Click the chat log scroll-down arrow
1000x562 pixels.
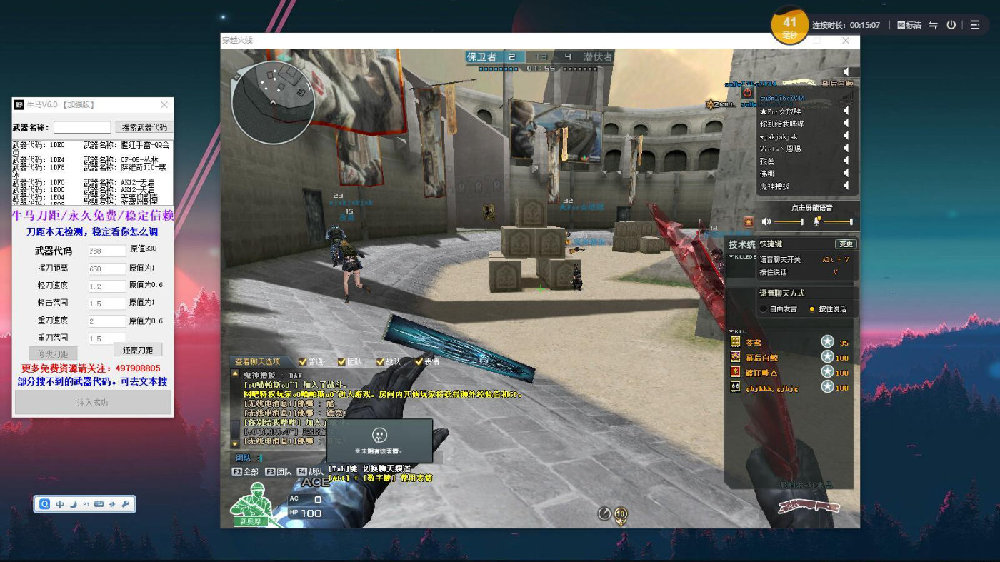236,441
